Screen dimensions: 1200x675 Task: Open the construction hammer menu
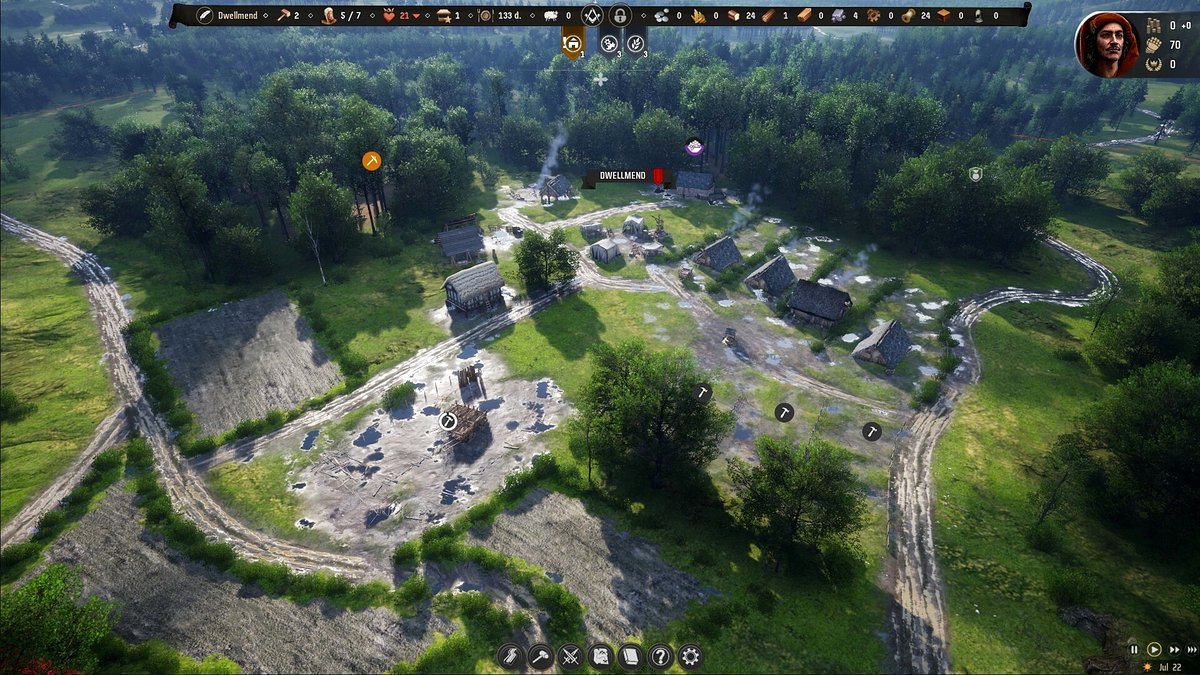pyautogui.click(x=540, y=657)
